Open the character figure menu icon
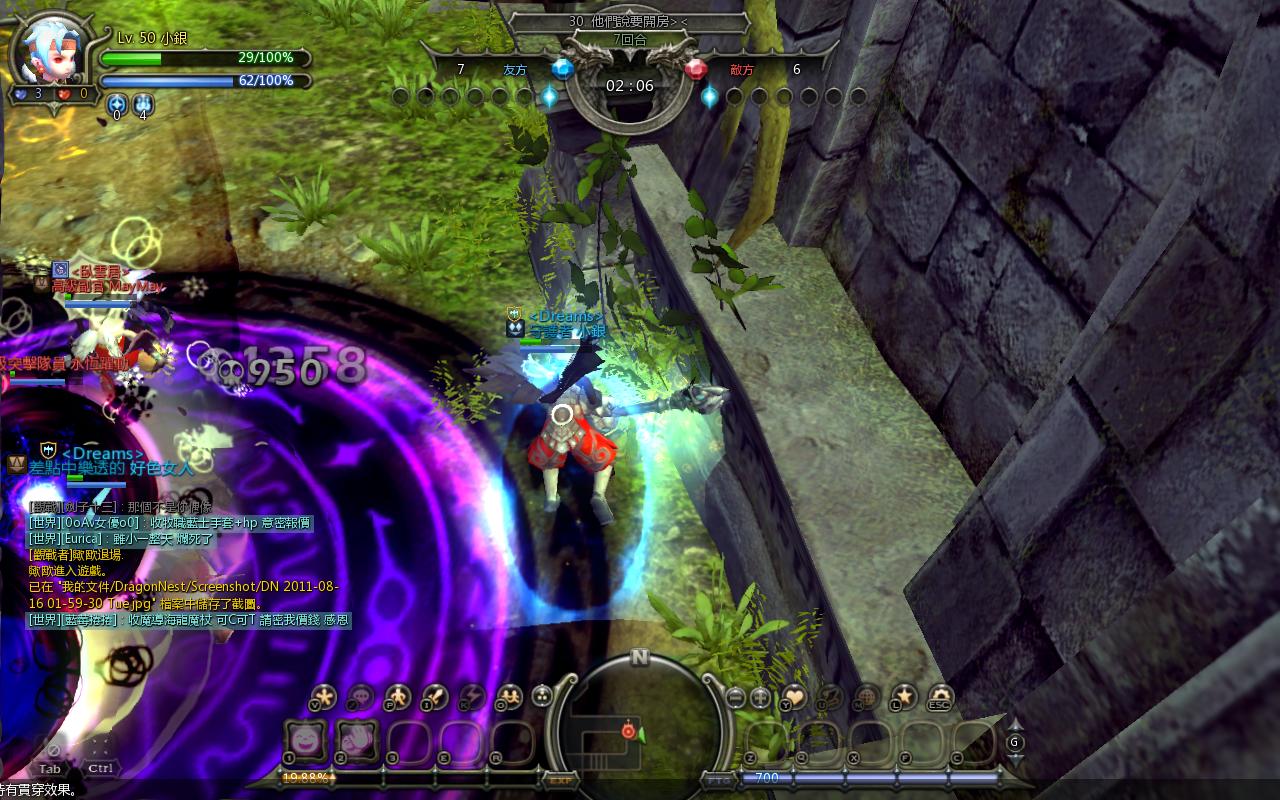This screenshot has width=1280, height=800. click(x=397, y=696)
